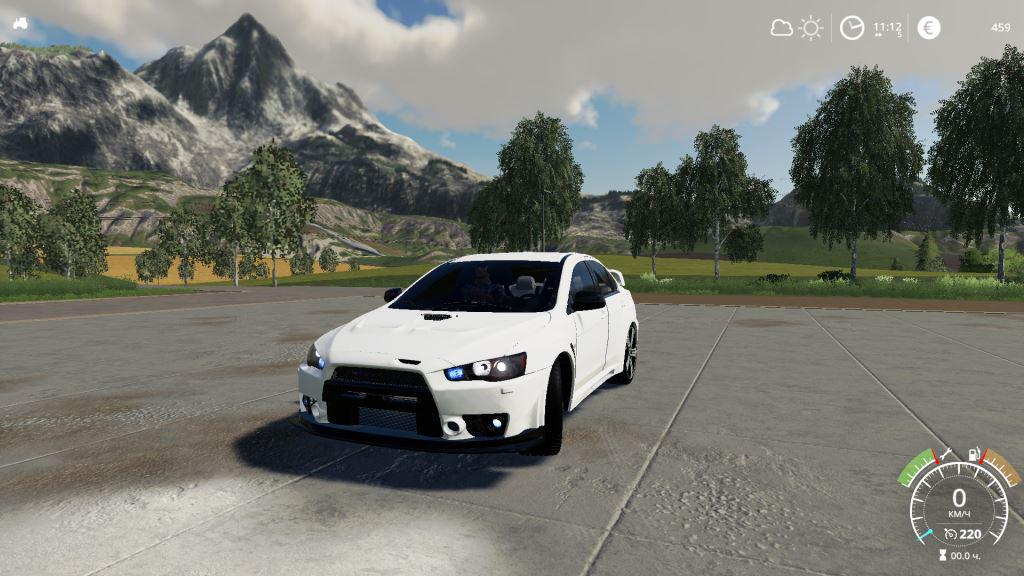Open the euro money balance icon

[x=929, y=28]
